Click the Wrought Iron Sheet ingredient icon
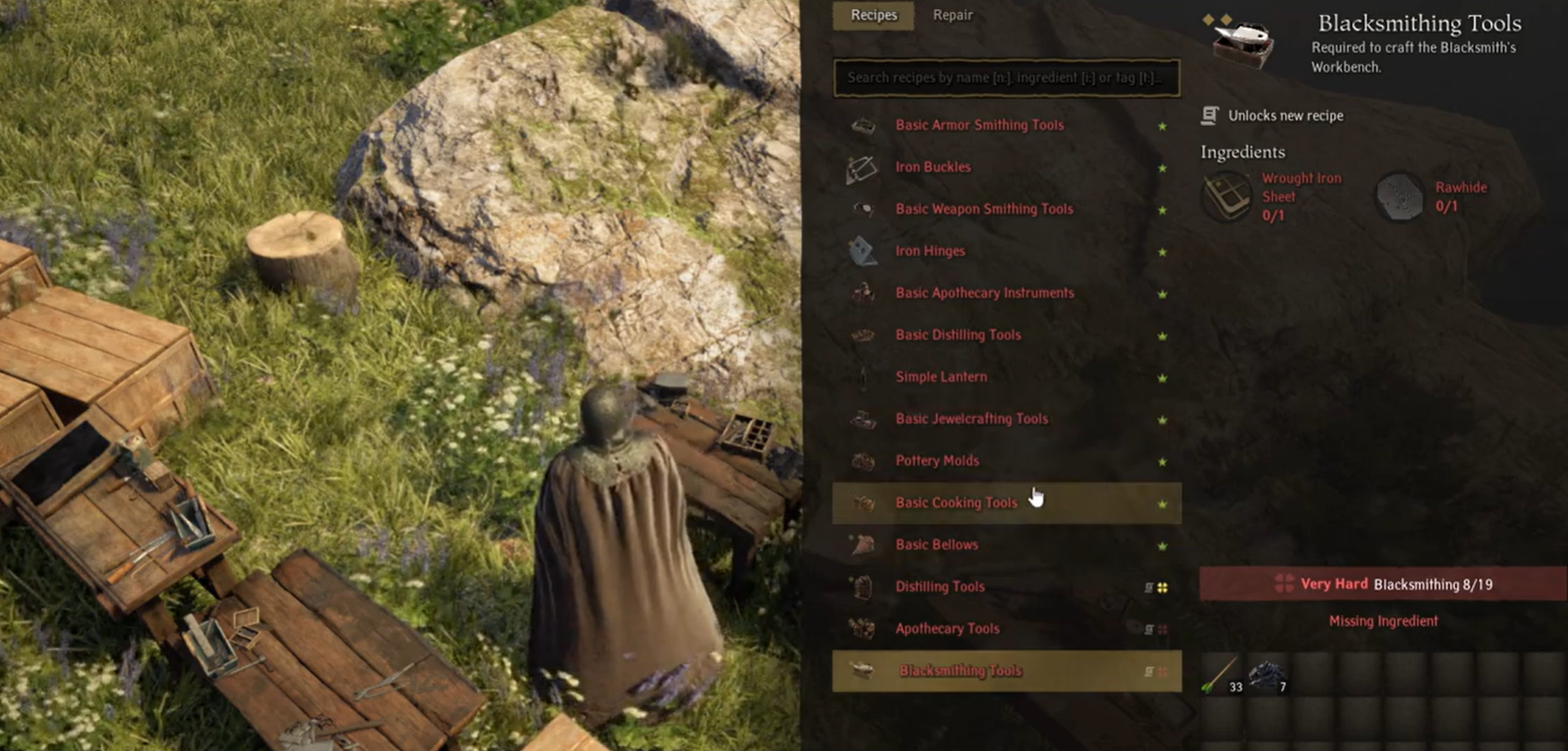Image resolution: width=1568 pixels, height=751 pixels. [x=1226, y=196]
